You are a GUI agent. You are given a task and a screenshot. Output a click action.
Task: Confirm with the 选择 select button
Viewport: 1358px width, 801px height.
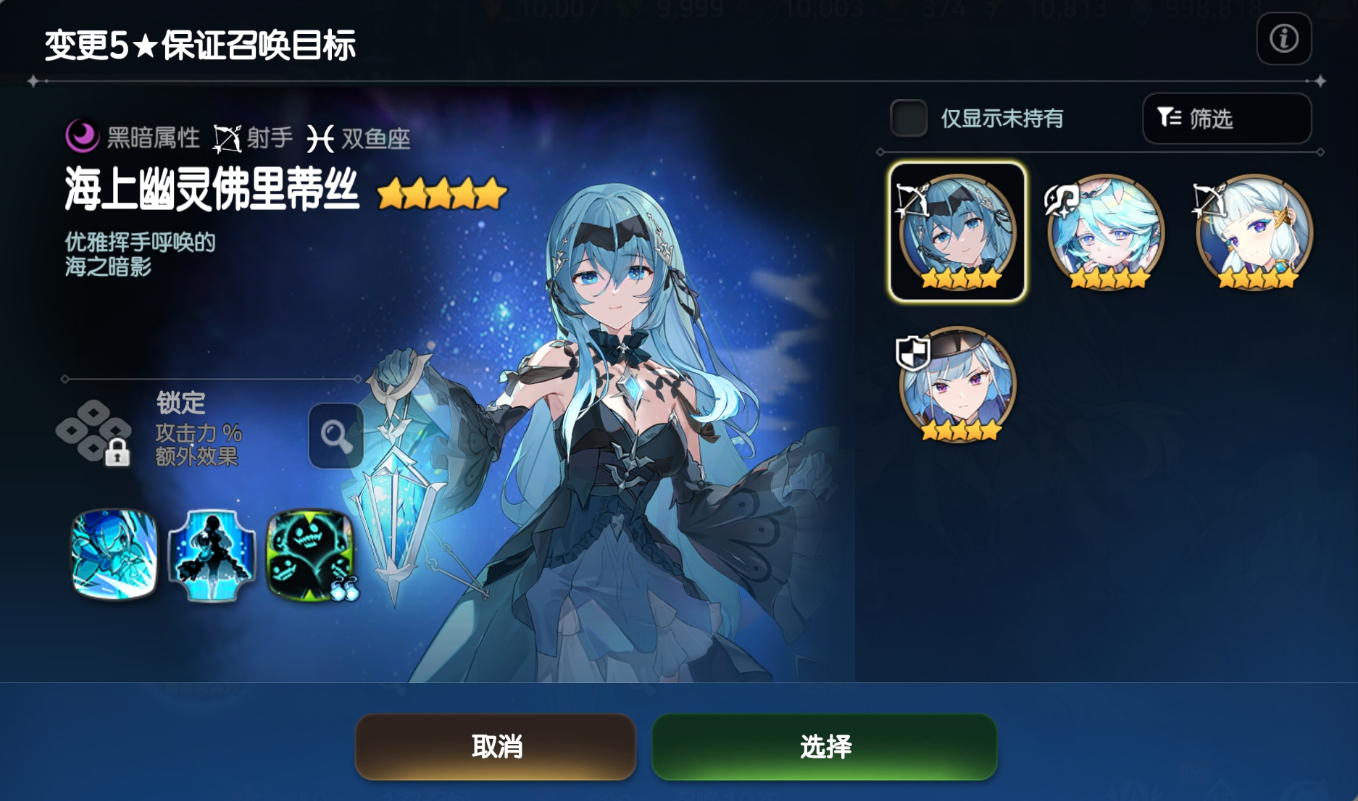tap(825, 747)
